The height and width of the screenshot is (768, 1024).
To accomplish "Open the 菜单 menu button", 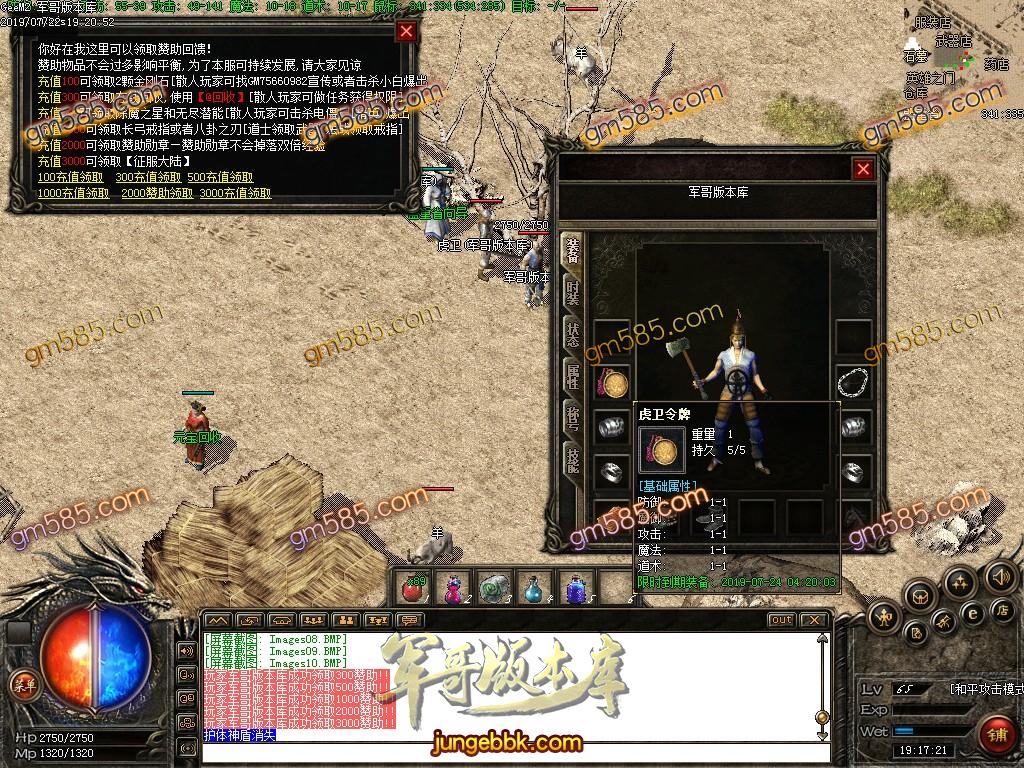I will (23, 684).
